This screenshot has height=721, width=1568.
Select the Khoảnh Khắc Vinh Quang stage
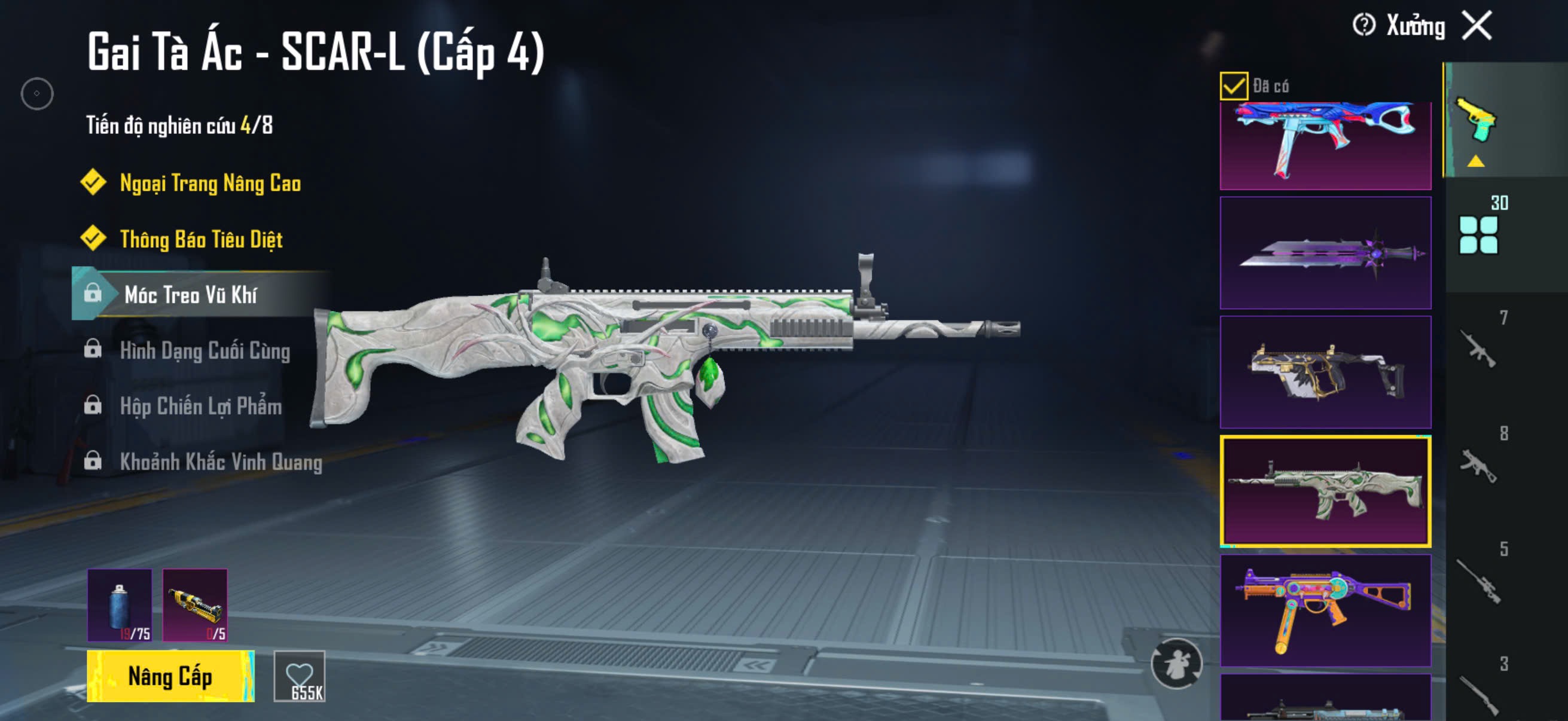point(220,462)
